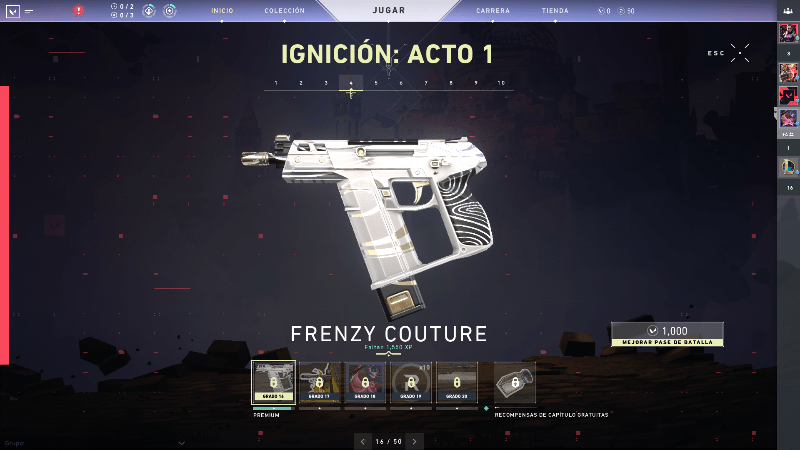Viewport: 800px width, 450px height.
Task: Select the Grado 19 Radianite reward tile
Action: pos(410,382)
